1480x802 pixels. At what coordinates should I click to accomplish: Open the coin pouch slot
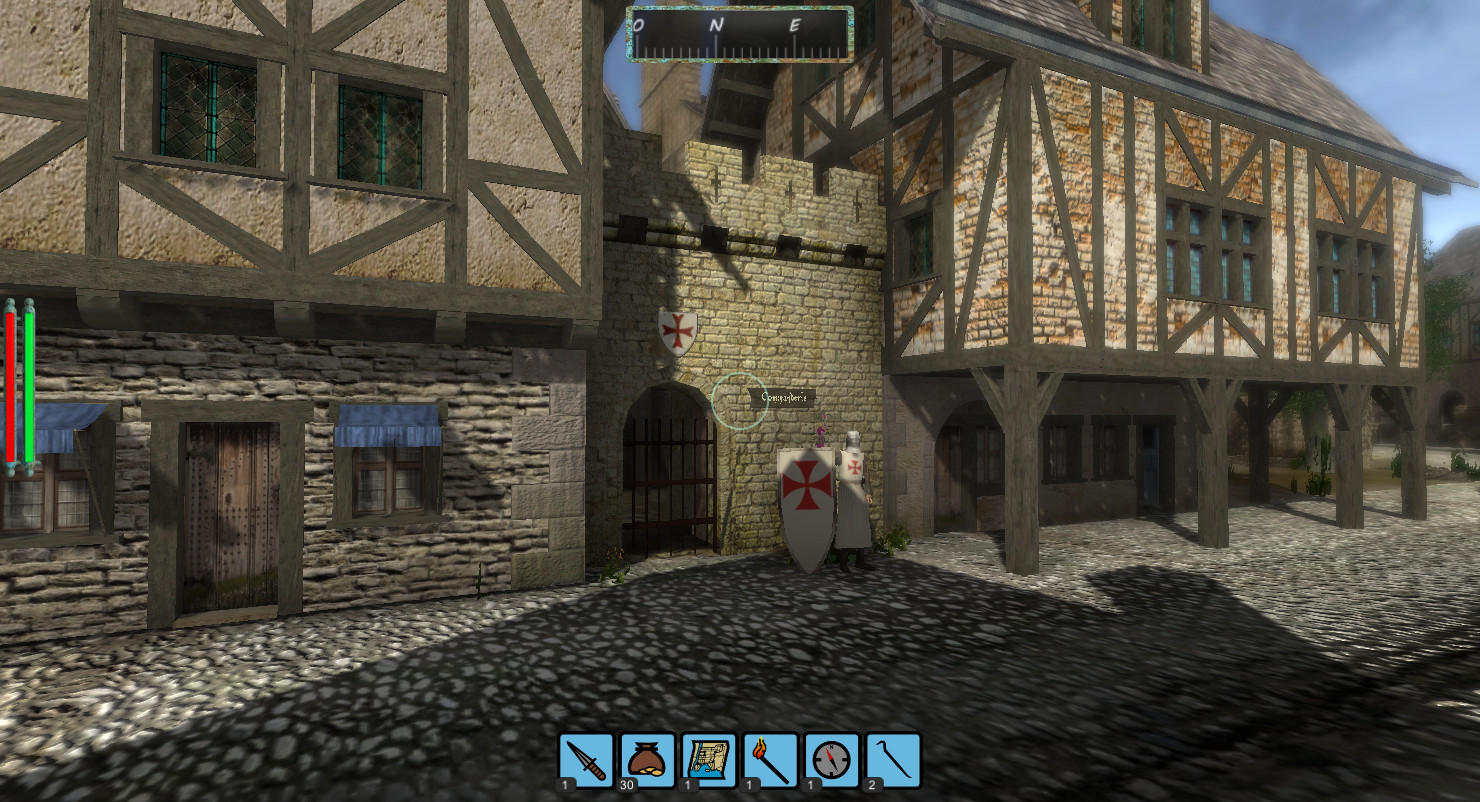(x=648, y=761)
